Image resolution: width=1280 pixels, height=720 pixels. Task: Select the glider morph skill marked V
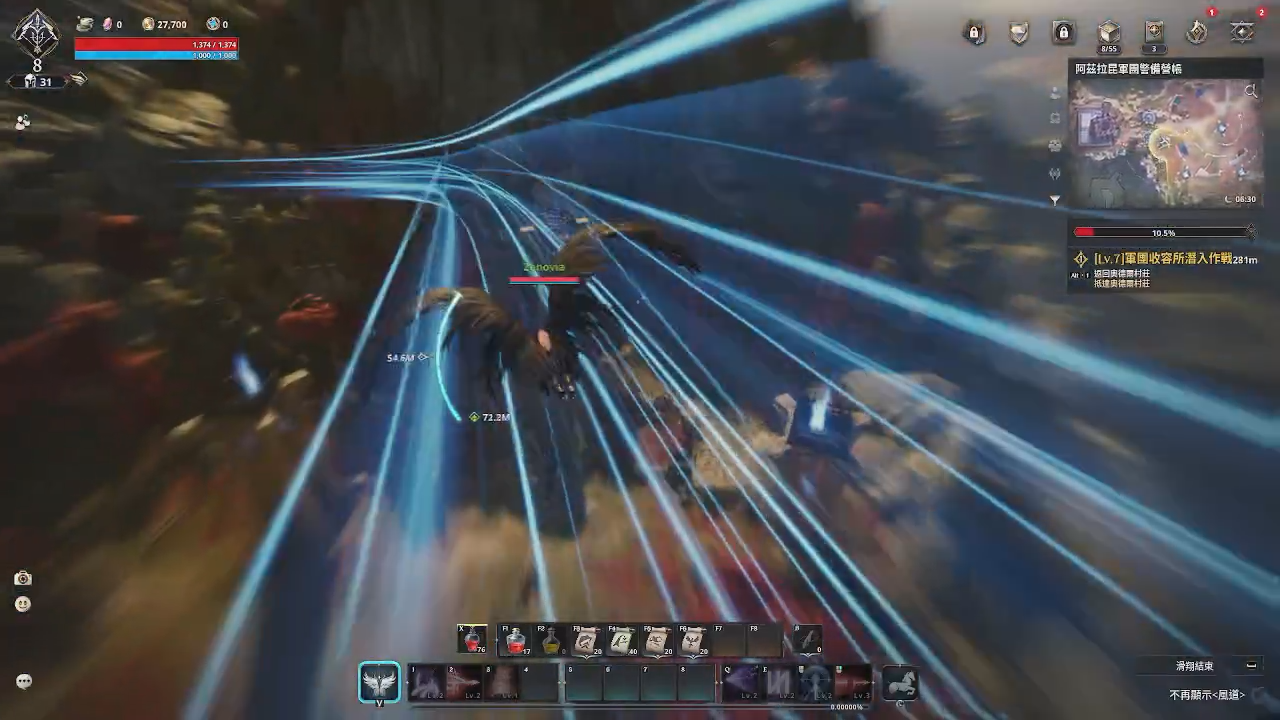(x=379, y=682)
